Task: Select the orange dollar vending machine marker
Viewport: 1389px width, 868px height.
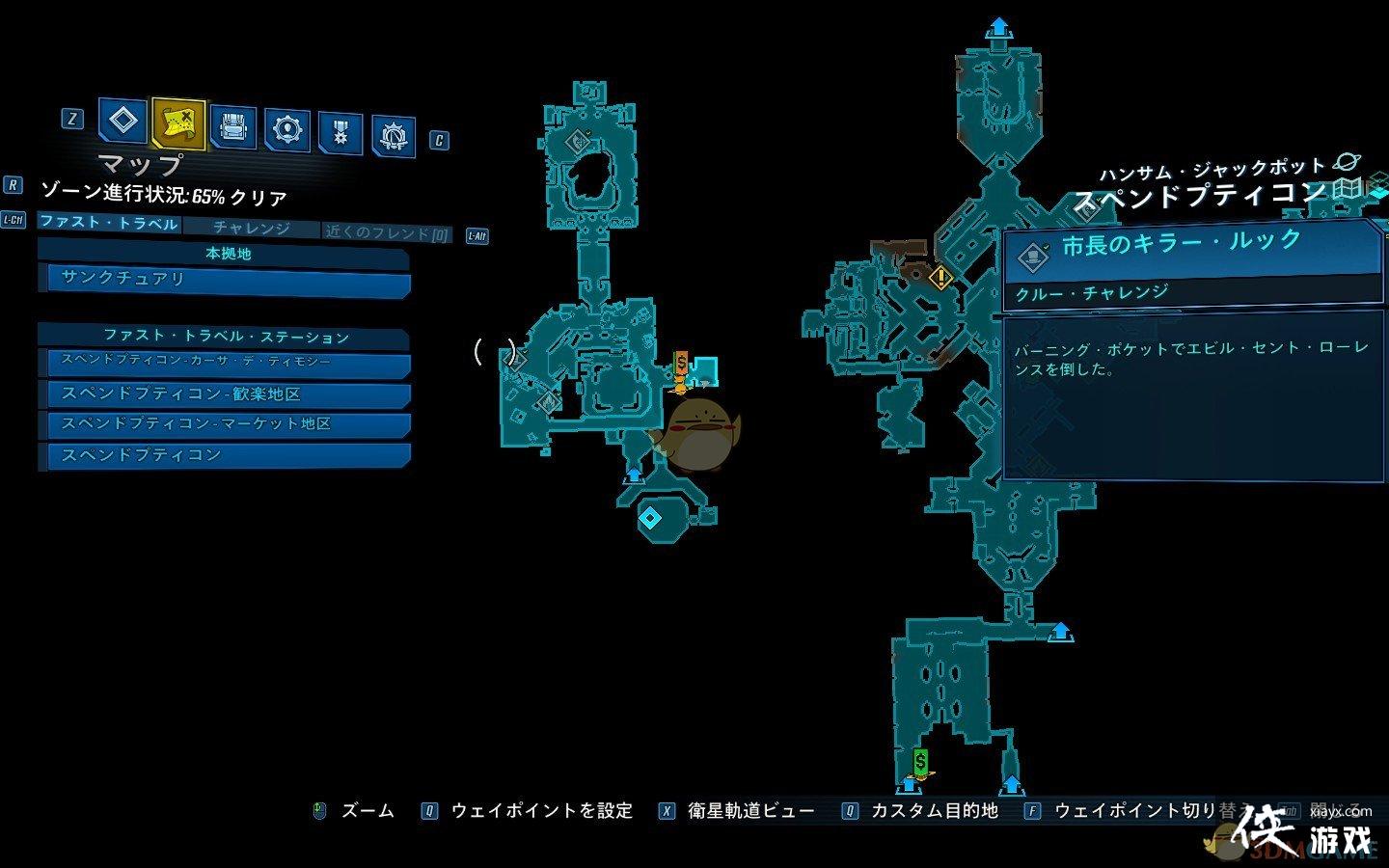Action: (681, 366)
